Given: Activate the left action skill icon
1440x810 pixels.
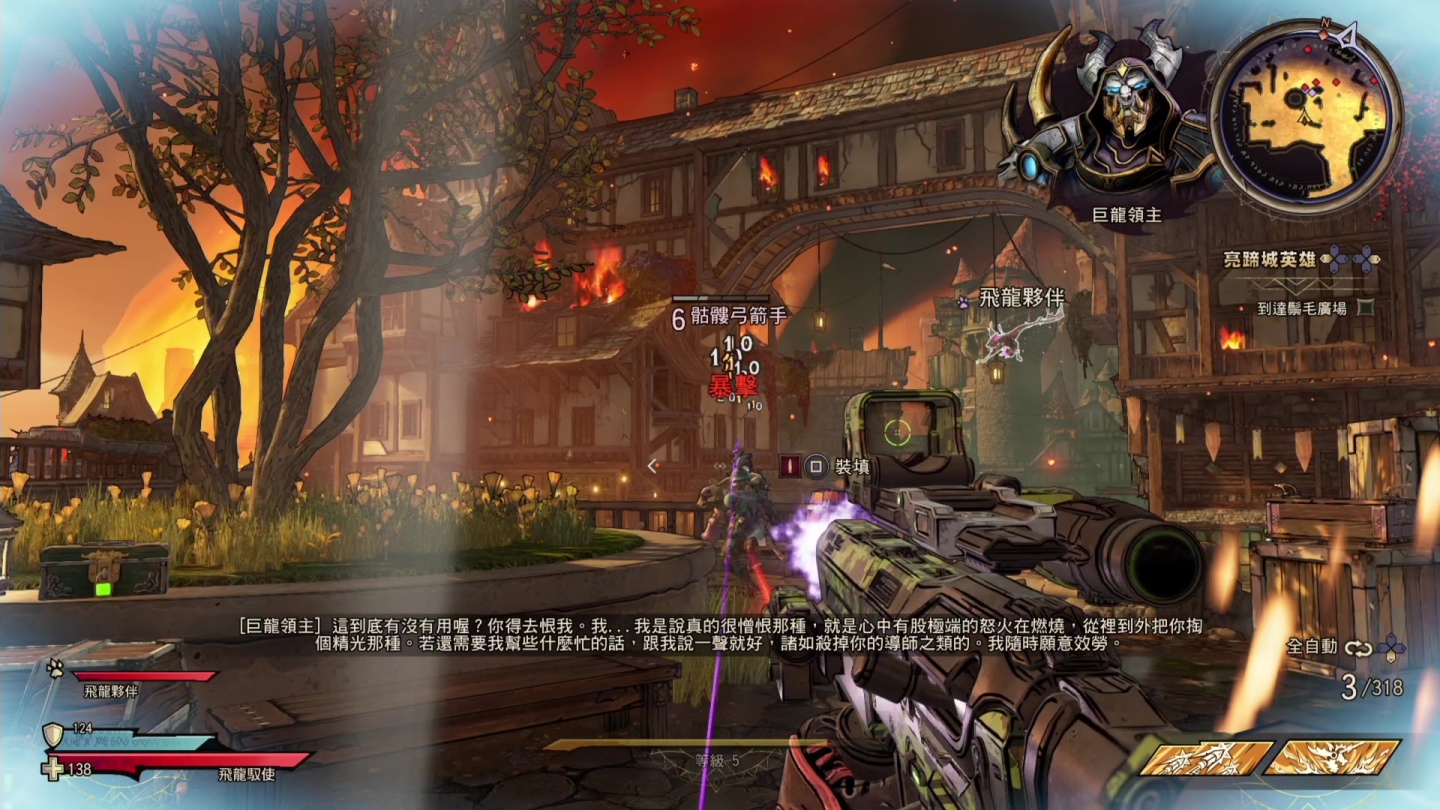Looking at the screenshot, I should click(1205, 757).
